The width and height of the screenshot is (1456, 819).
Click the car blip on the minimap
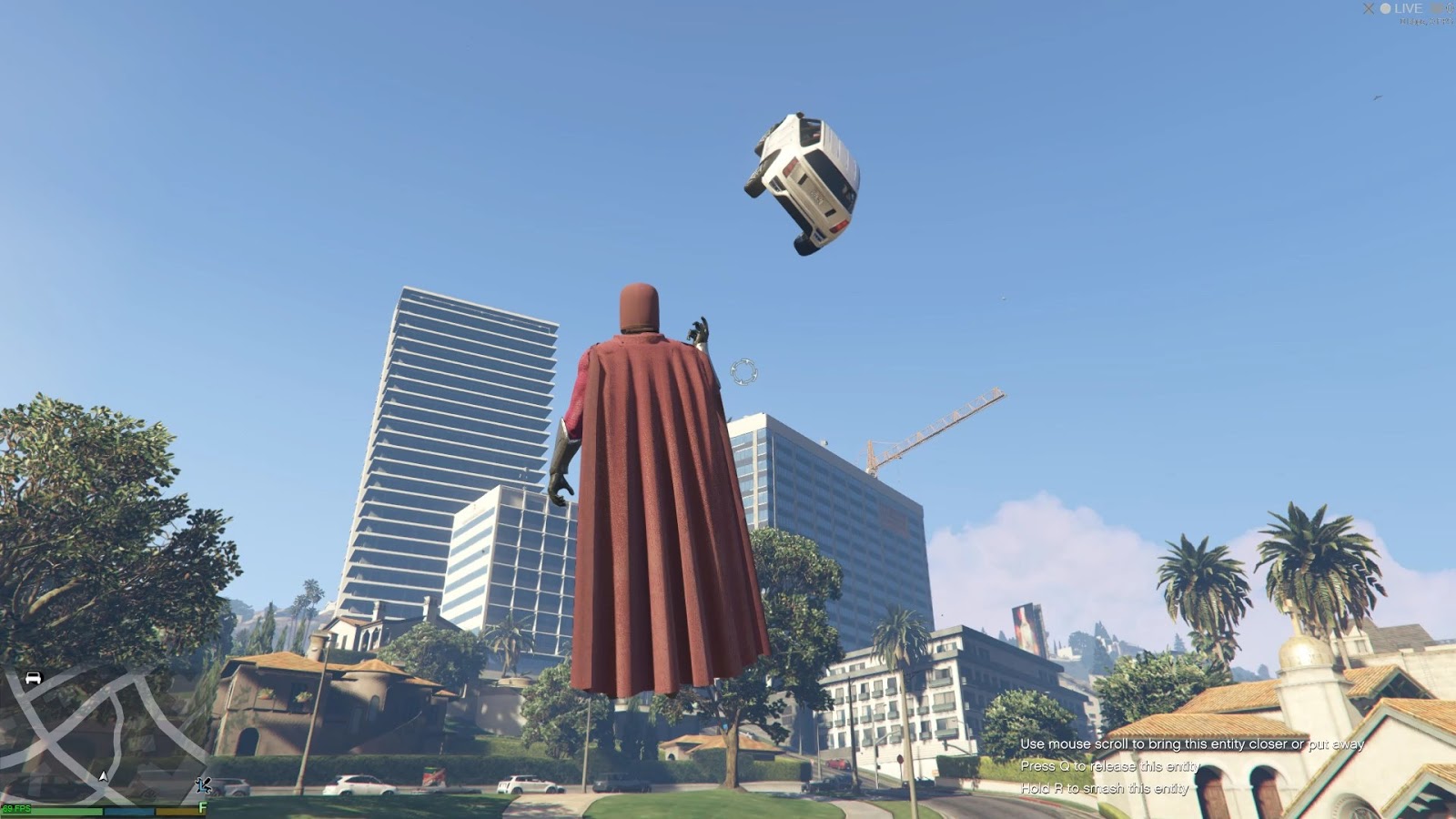tap(33, 678)
